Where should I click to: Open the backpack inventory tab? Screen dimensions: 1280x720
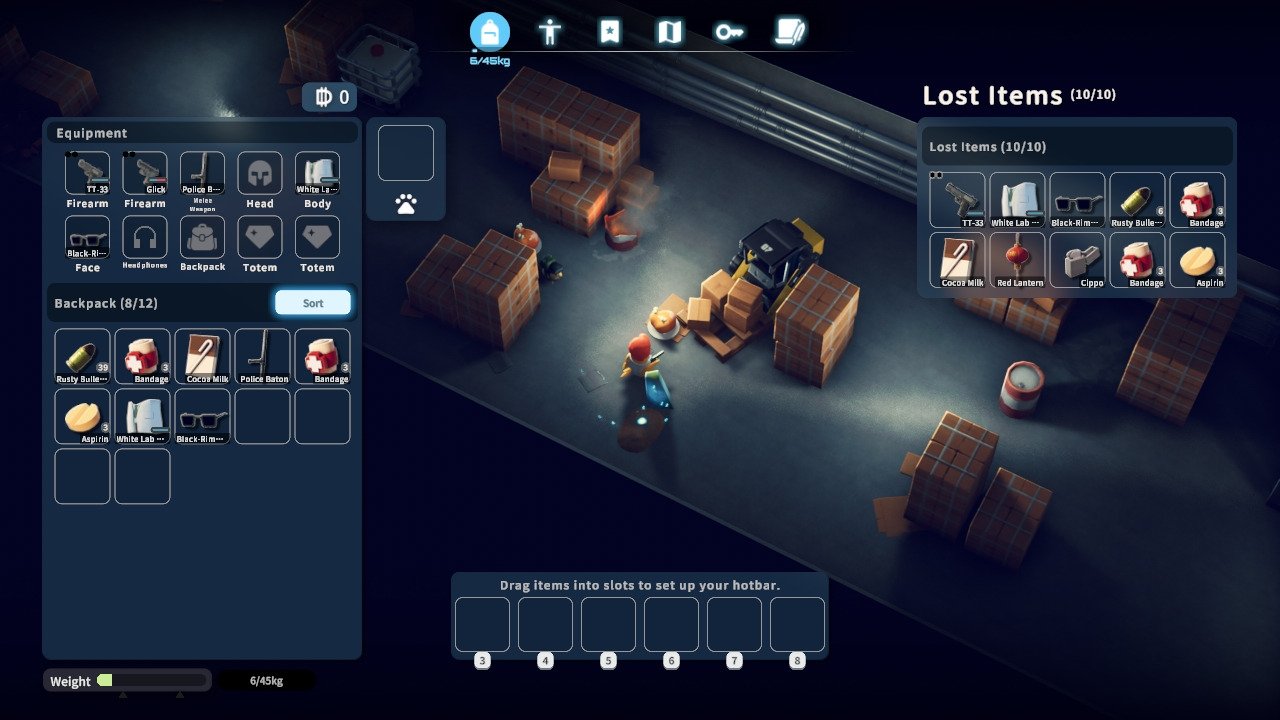click(x=490, y=33)
